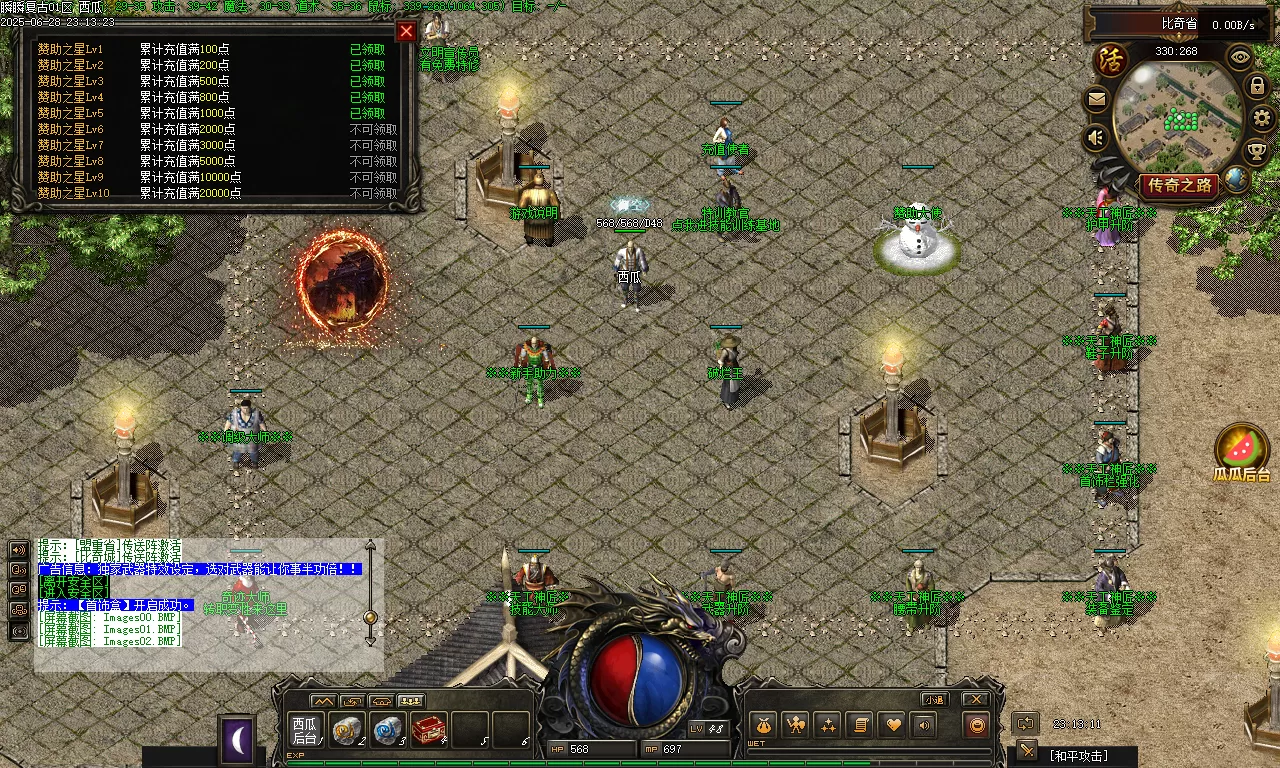
Task: Open the skills sparkle icon
Action: 827,726
